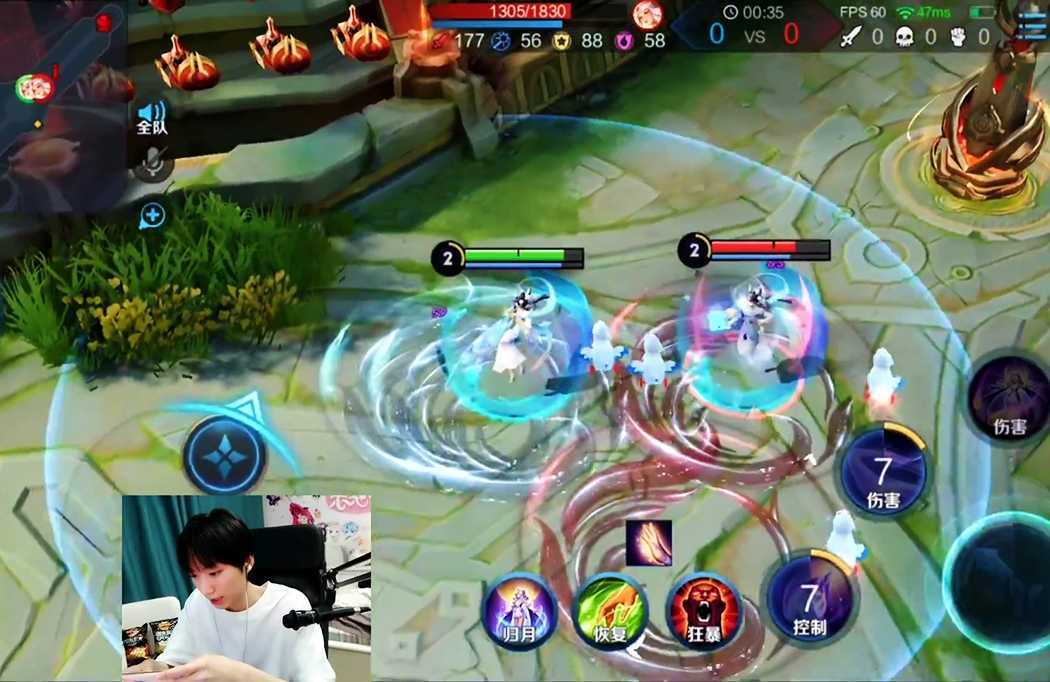The height and width of the screenshot is (682, 1050).
Task: Toggle the muted microphone button
Action: [x=152, y=163]
